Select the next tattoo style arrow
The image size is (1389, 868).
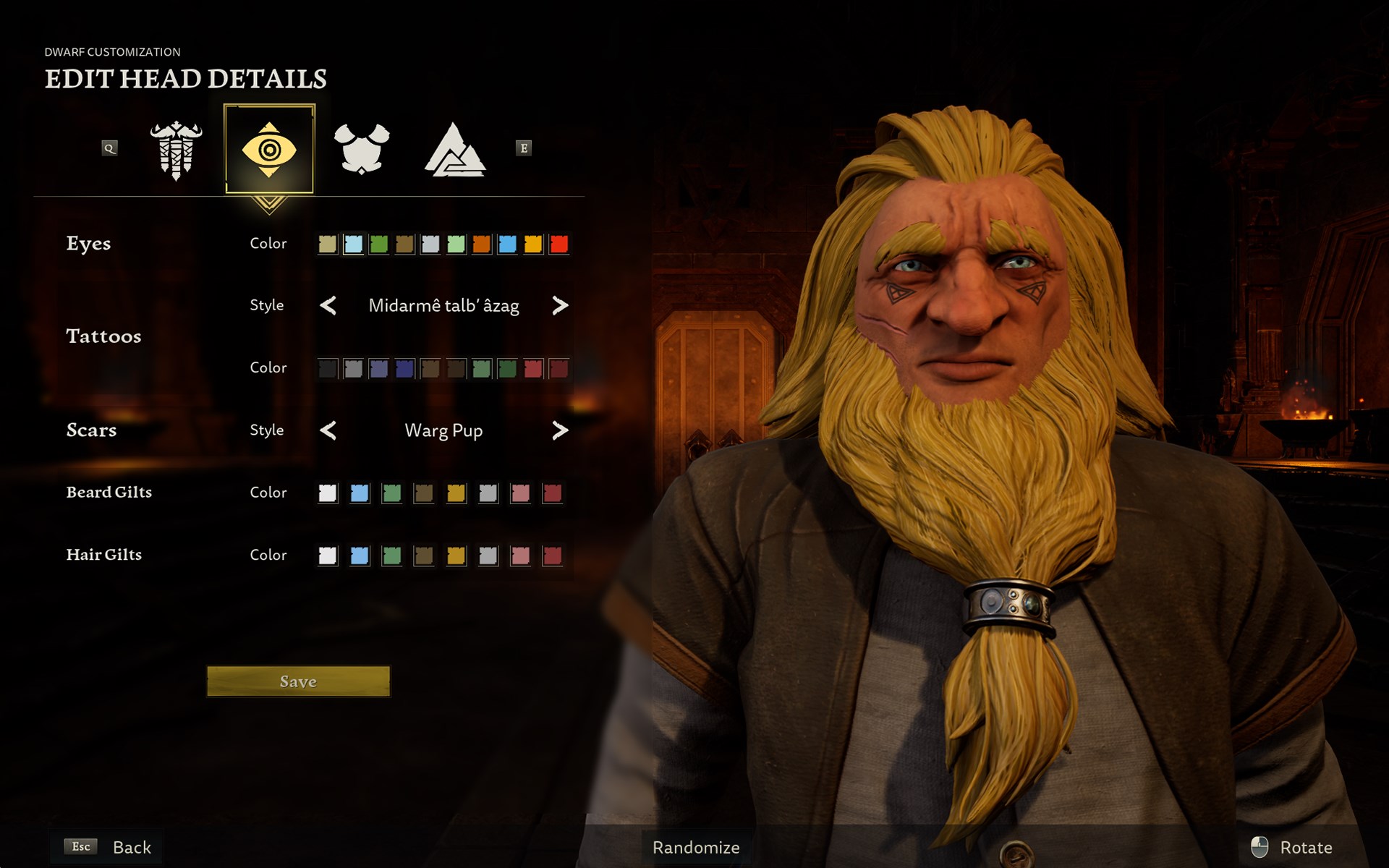click(559, 306)
